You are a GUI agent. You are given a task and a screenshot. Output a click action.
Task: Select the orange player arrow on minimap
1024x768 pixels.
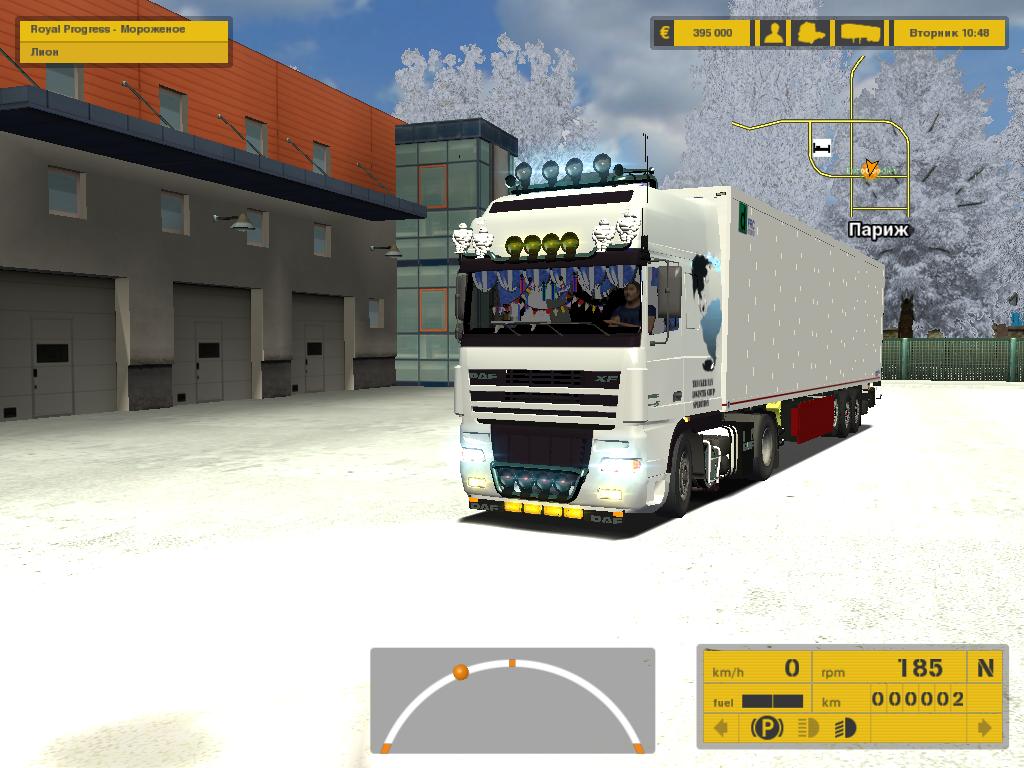[870, 169]
